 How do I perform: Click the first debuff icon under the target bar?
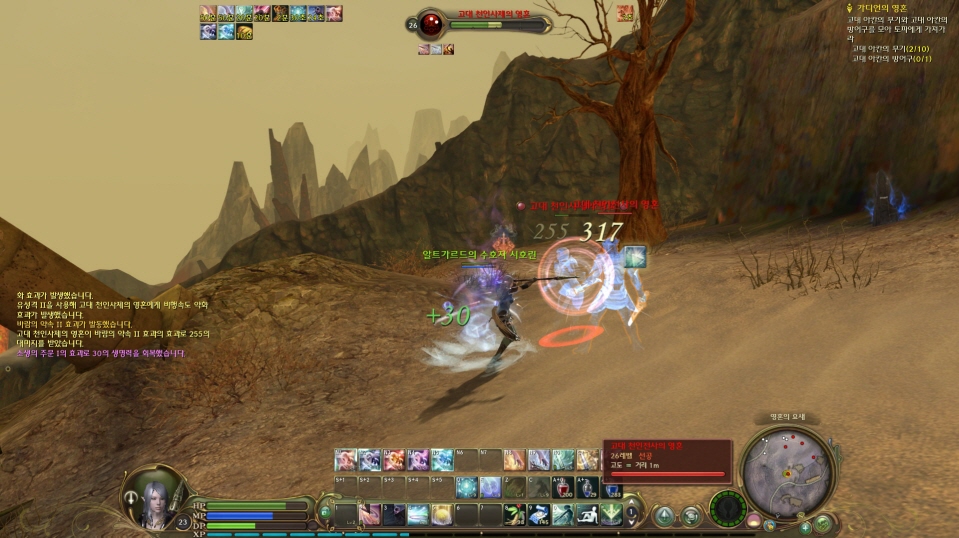tap(424, 48)
